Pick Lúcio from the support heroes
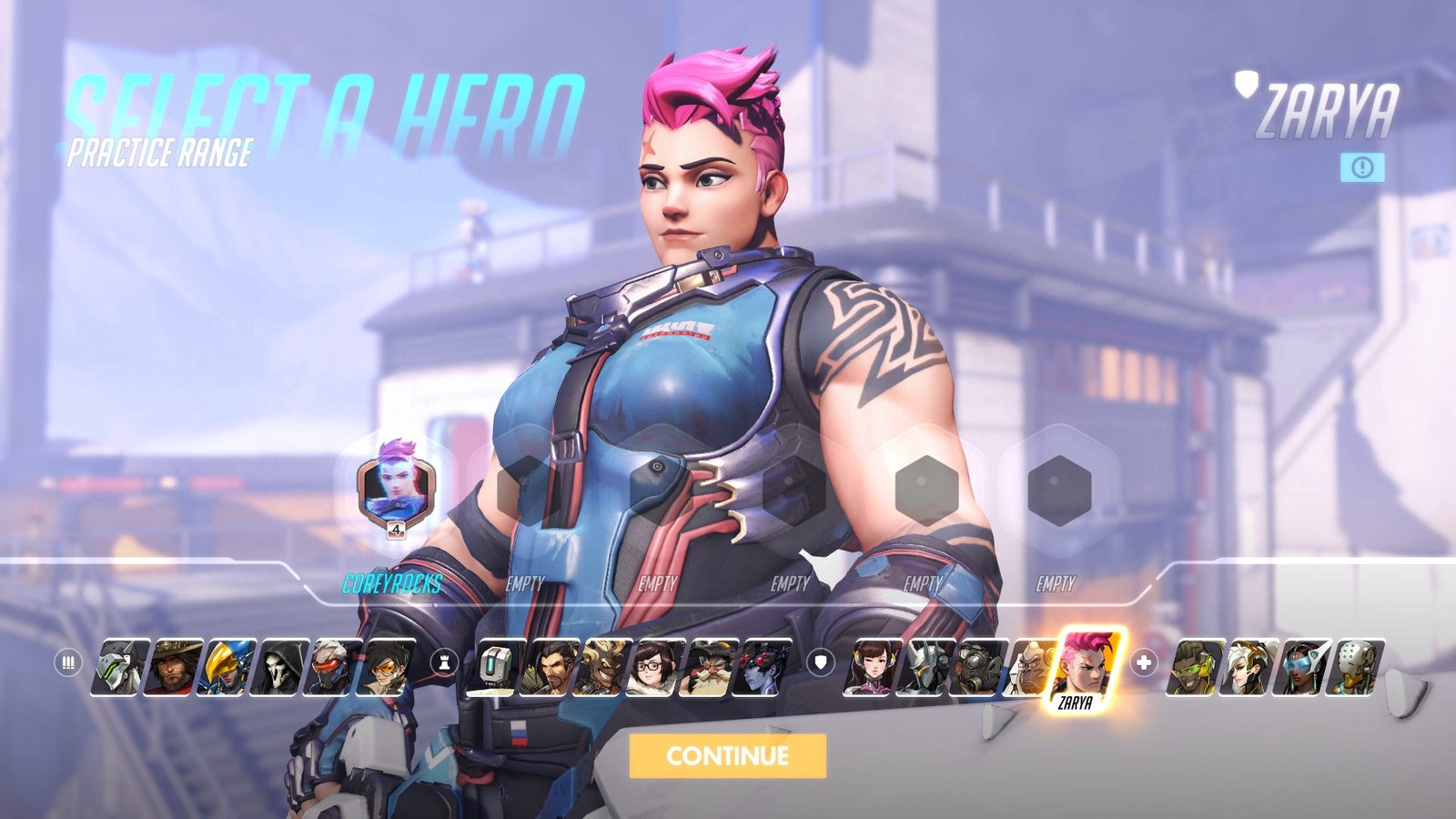The image size is (1456, 819). [1194, 668]
